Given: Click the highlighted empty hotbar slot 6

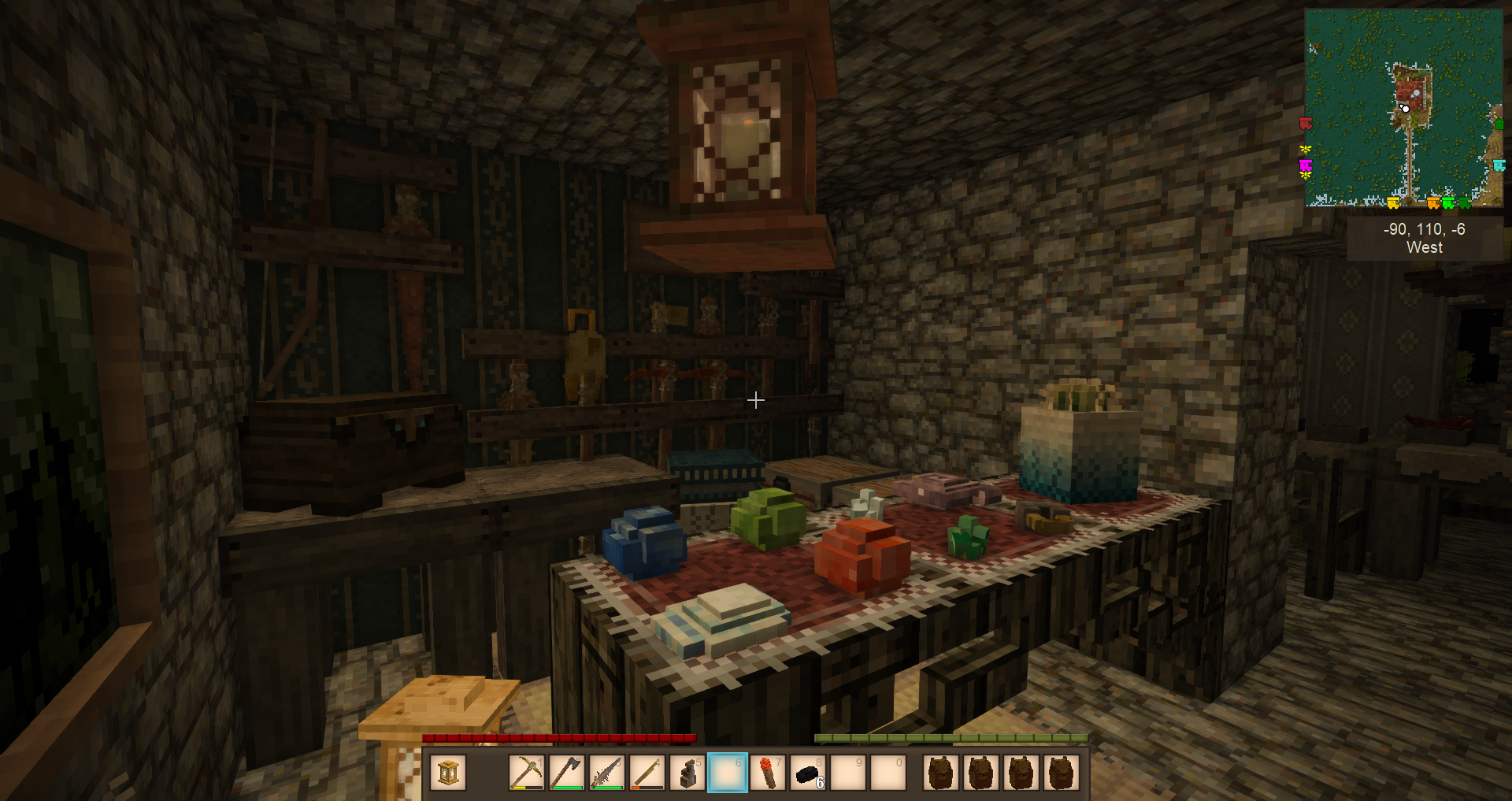Looking at the screenshot, I should point(727,773).
